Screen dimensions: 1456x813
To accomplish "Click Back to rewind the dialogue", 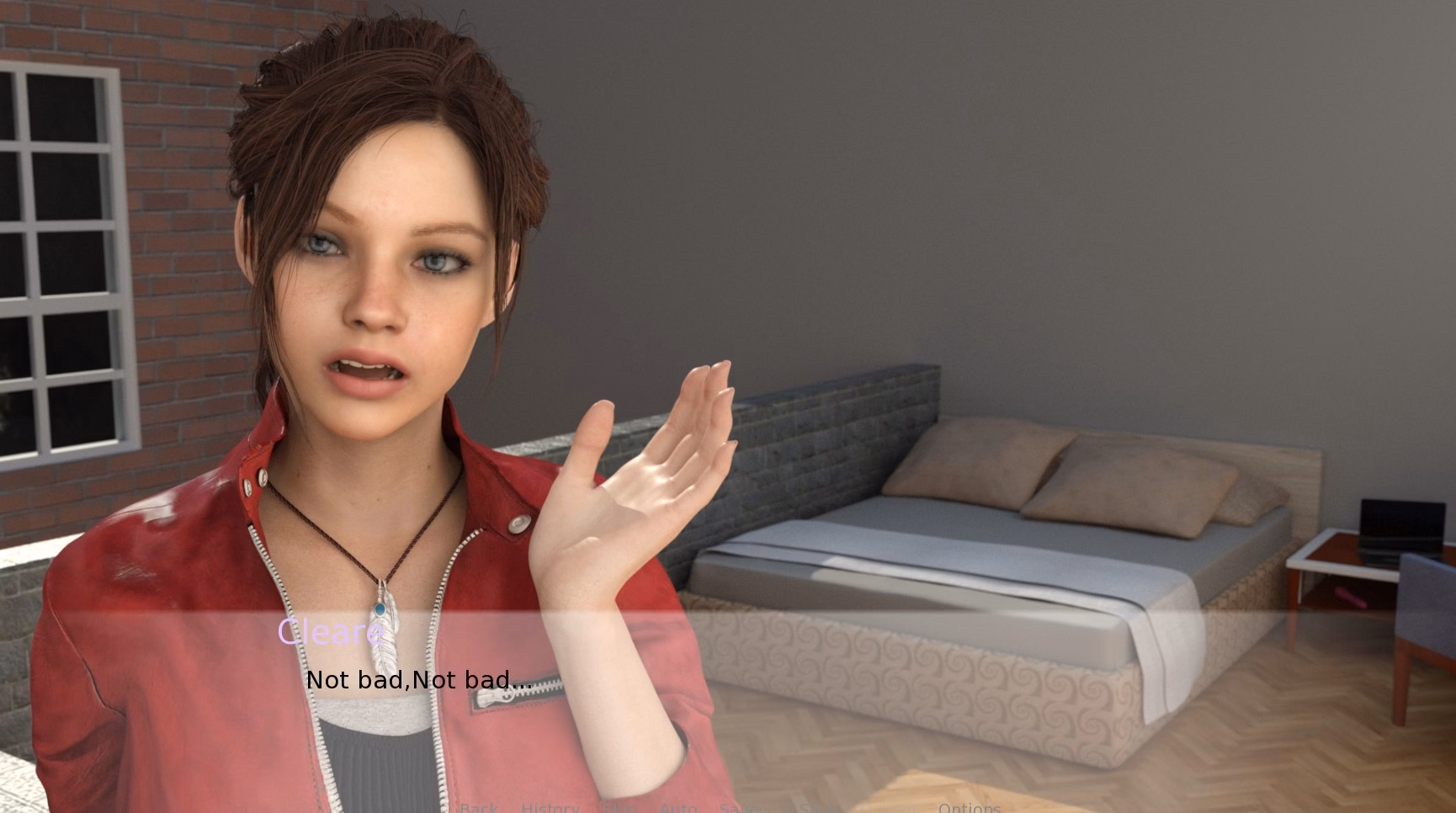I will tap(477, 808).
